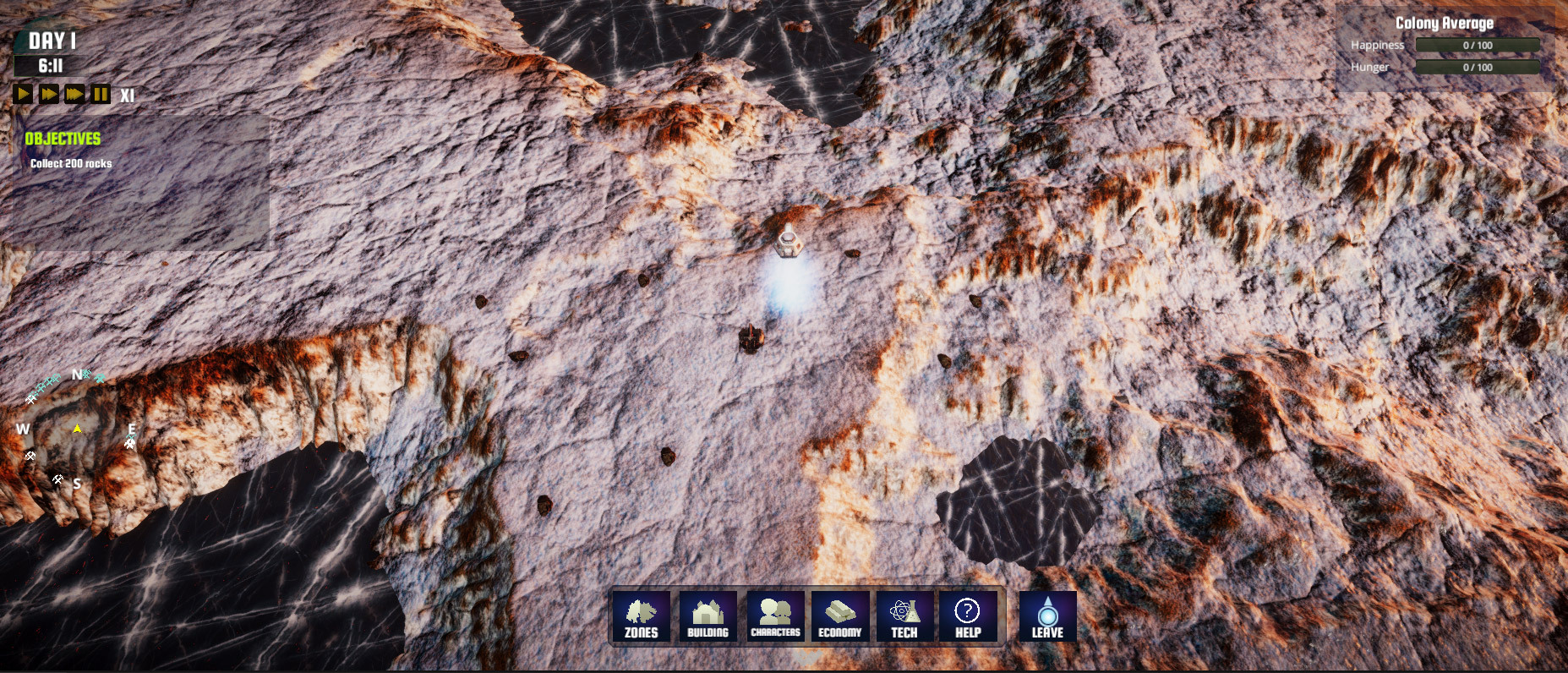Open the Tech research screen

(904, 617)
